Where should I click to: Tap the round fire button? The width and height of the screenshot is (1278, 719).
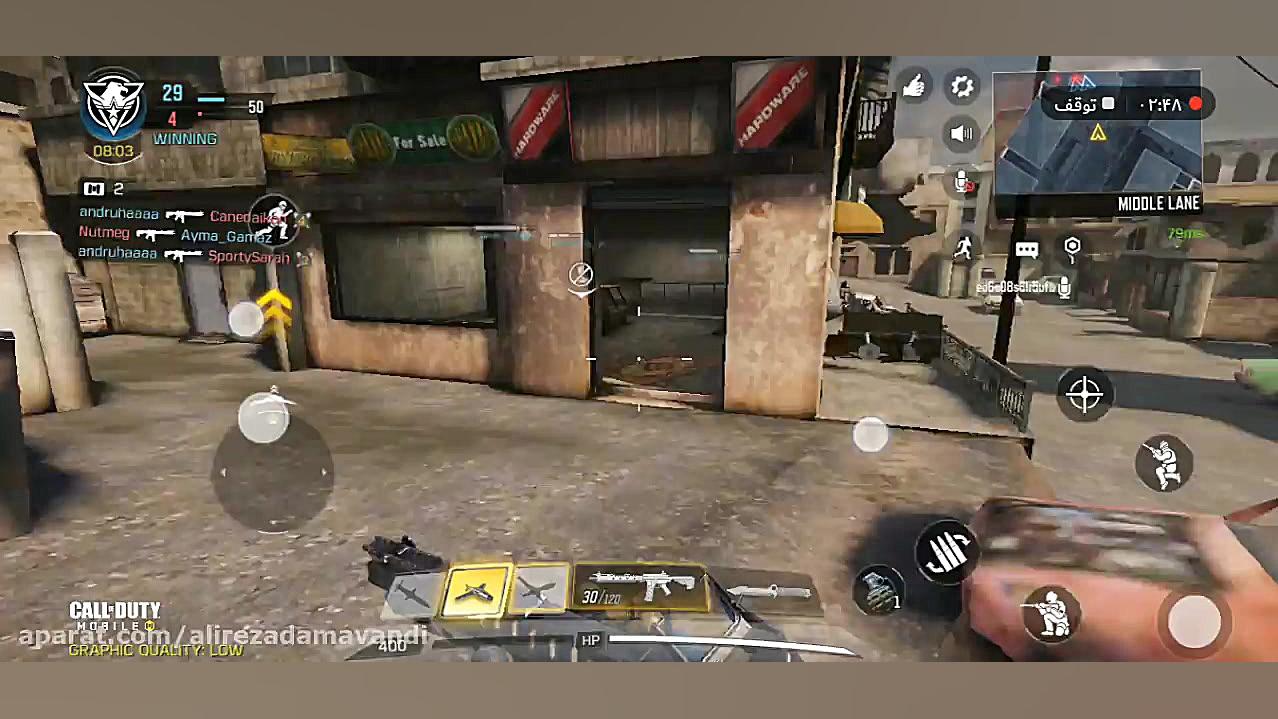coord(1194,622)
